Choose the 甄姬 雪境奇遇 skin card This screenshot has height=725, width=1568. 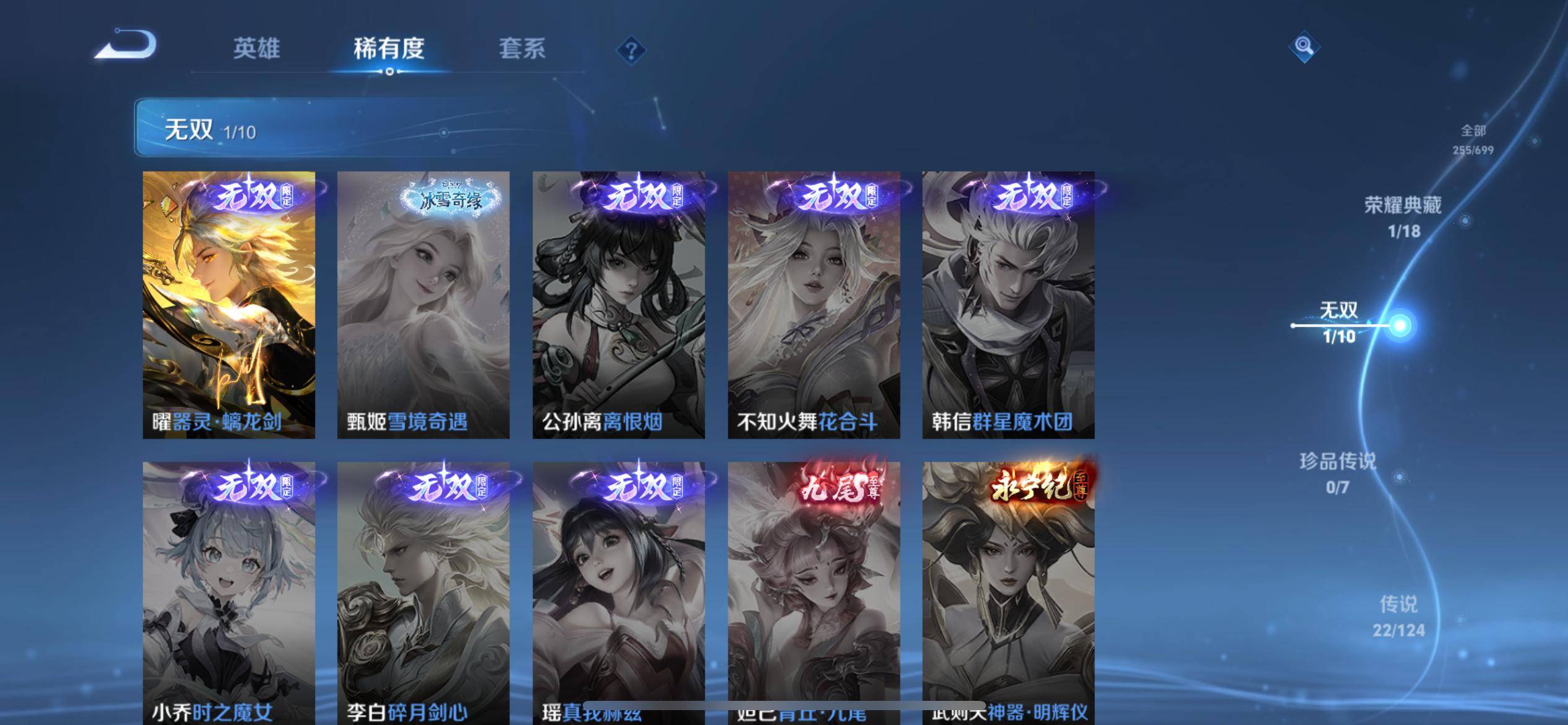click(x=423, y=305)
